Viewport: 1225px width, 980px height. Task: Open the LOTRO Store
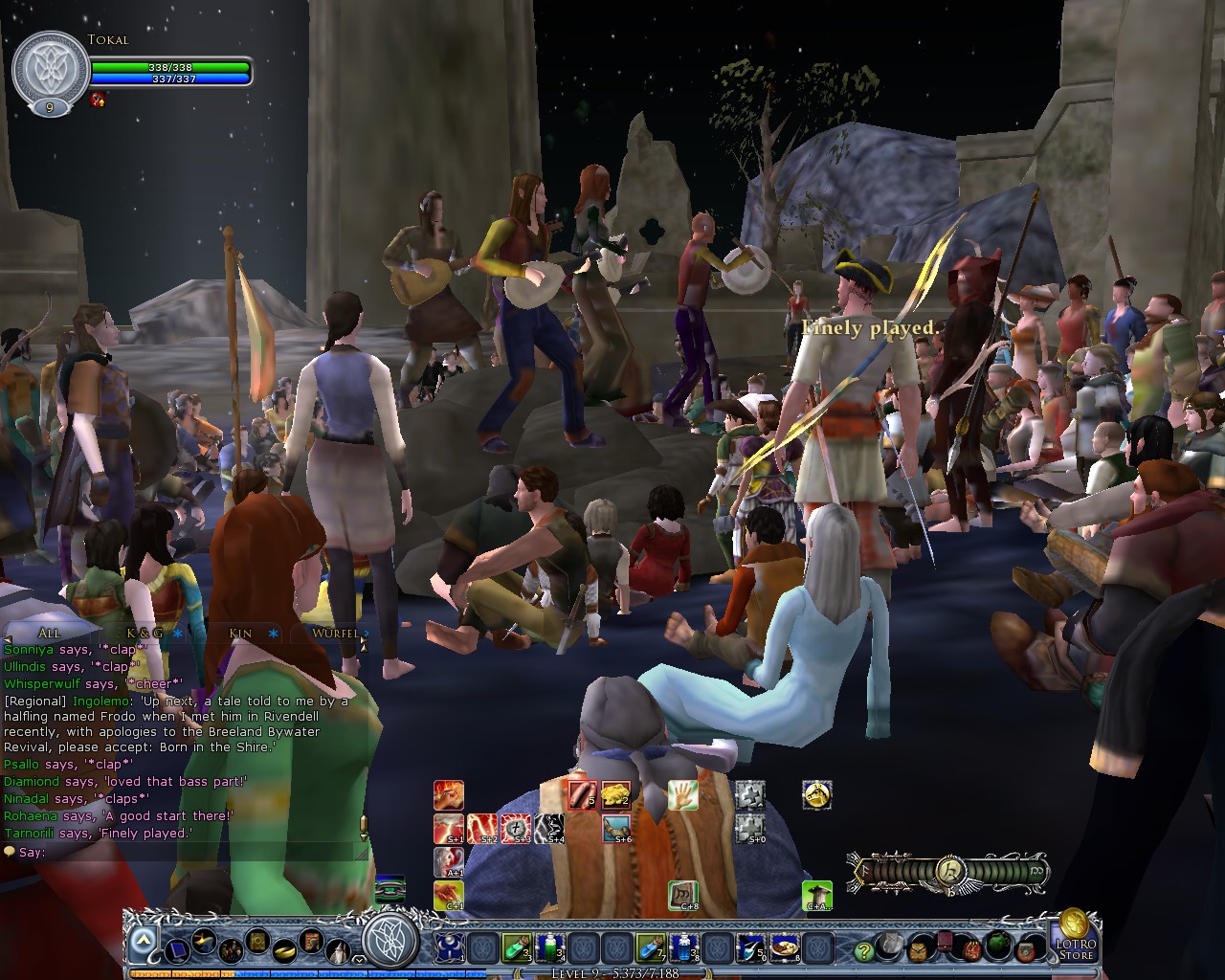click(x=1075, y=936)
